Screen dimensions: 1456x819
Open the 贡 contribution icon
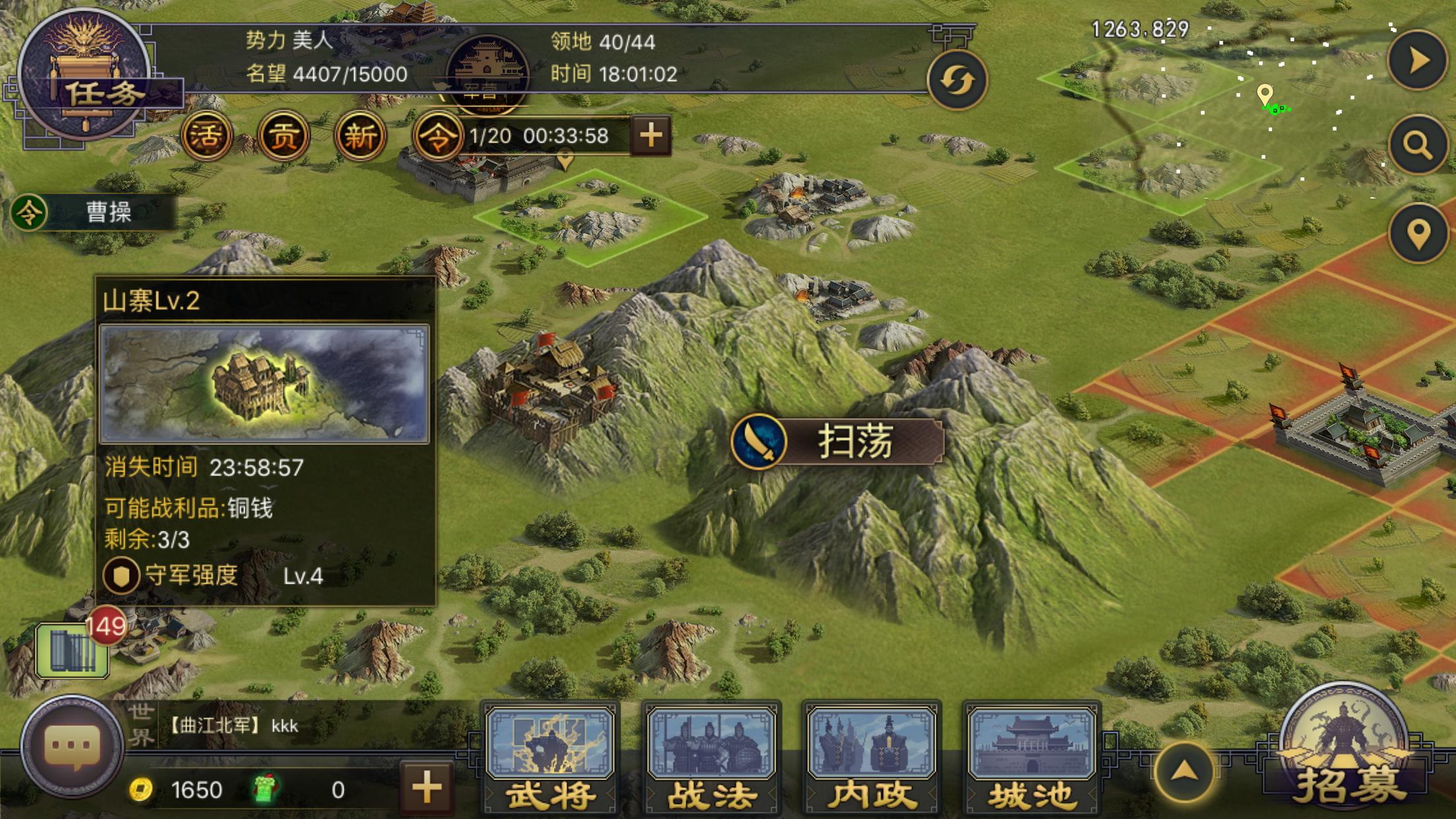(x=284, y=136)
